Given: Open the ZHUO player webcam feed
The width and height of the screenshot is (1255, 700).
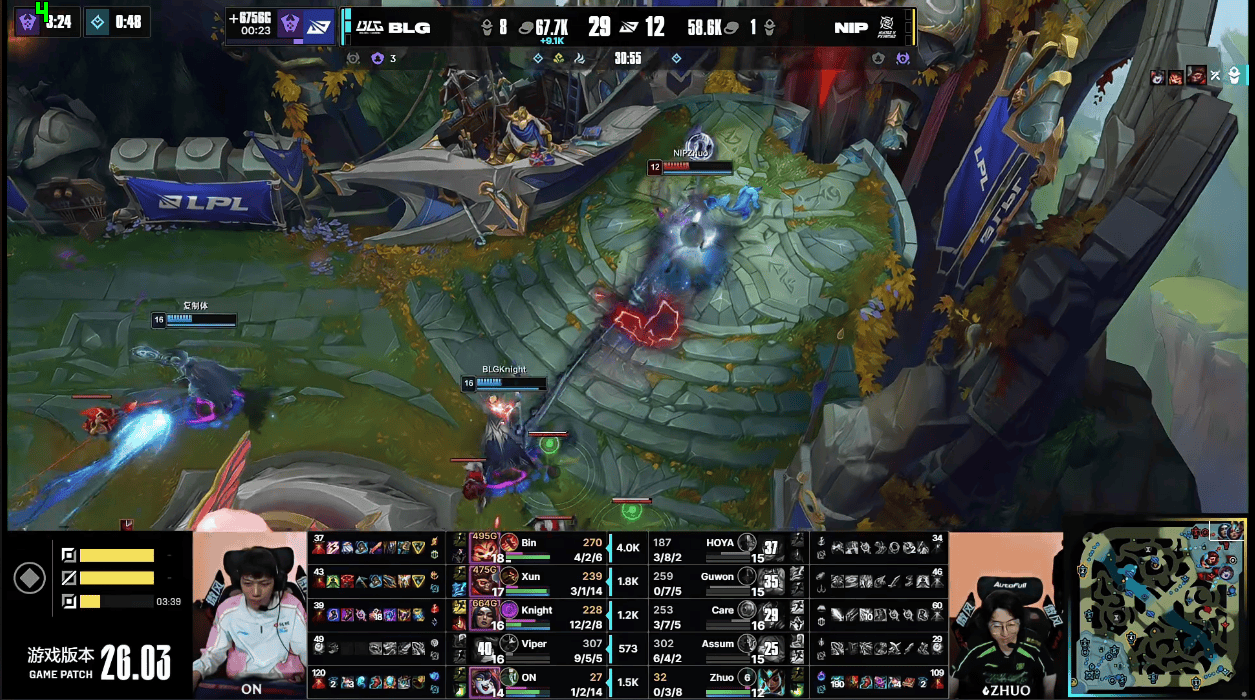Looking at the screenshot, I should [1003, 612].
